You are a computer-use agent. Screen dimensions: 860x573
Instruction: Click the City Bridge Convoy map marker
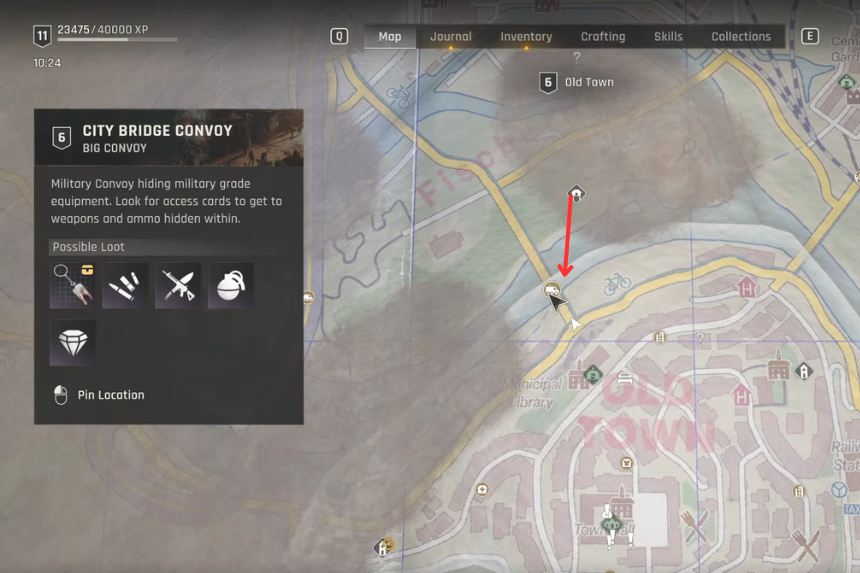point(551,291)
